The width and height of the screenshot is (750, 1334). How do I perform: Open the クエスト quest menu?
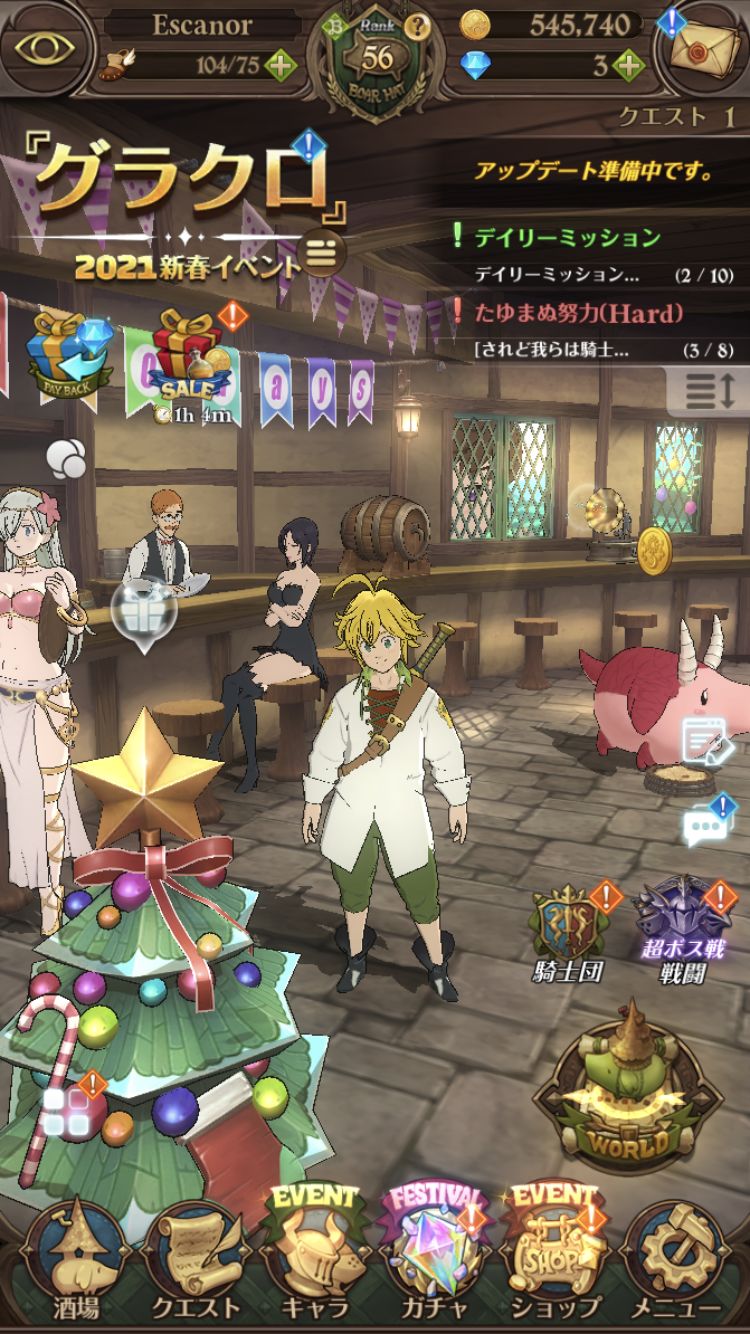(196, 1264)
